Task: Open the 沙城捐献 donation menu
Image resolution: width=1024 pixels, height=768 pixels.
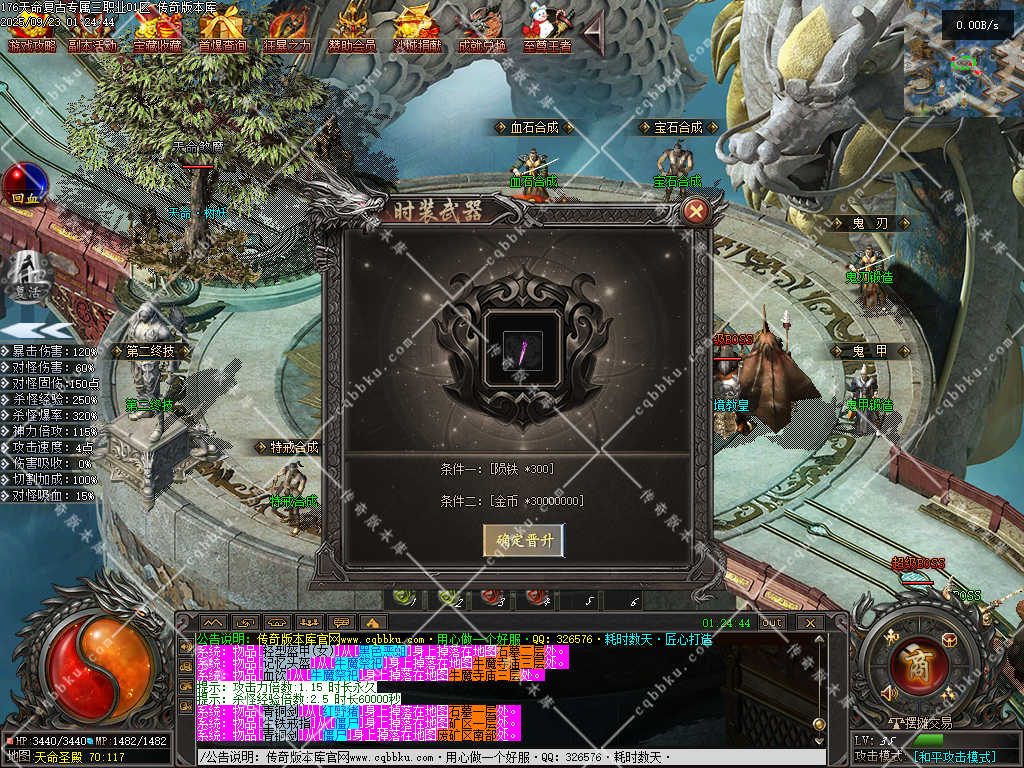Action: tap(418, 30)
